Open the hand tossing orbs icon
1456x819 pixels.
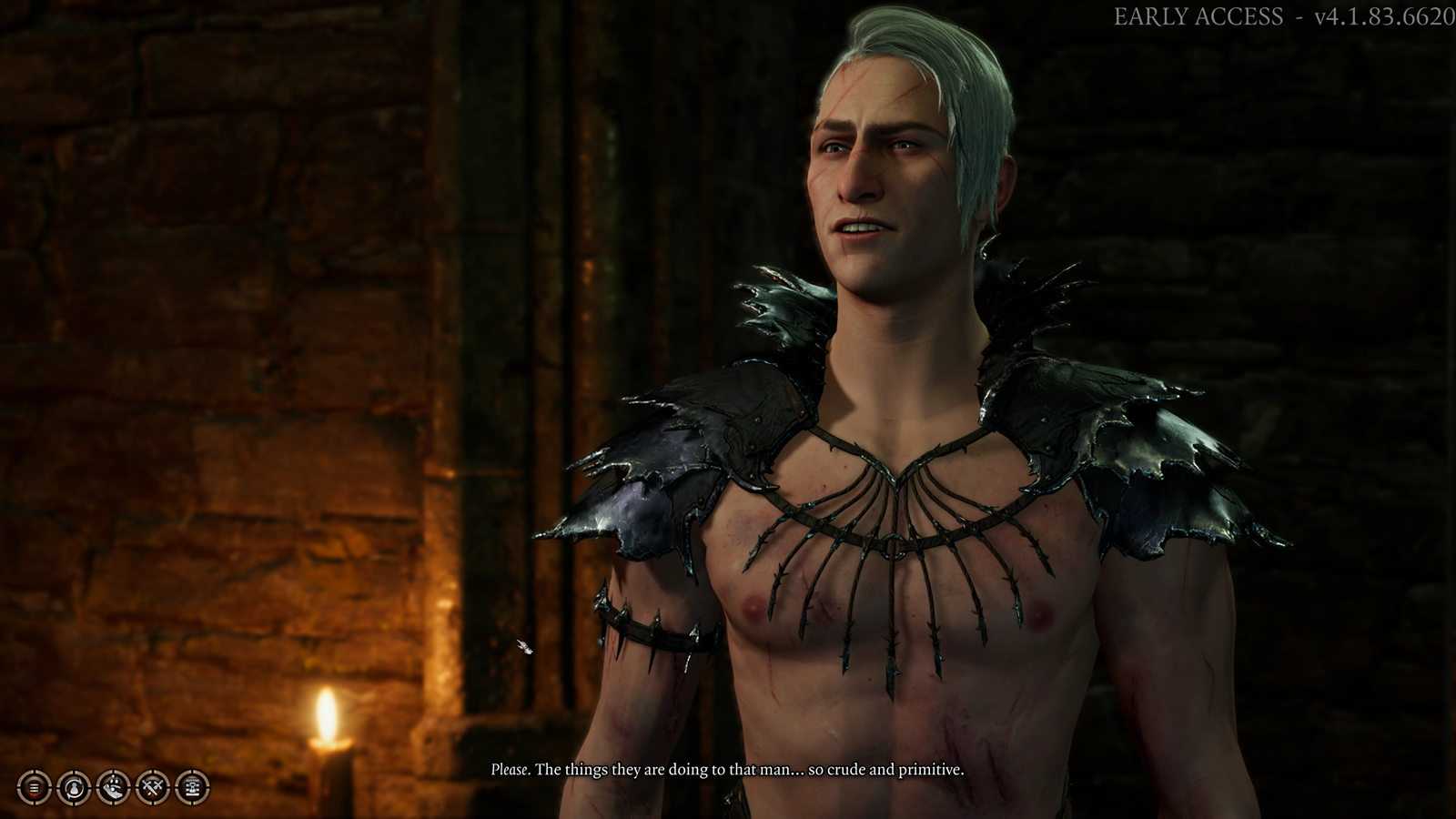point(114,787)
